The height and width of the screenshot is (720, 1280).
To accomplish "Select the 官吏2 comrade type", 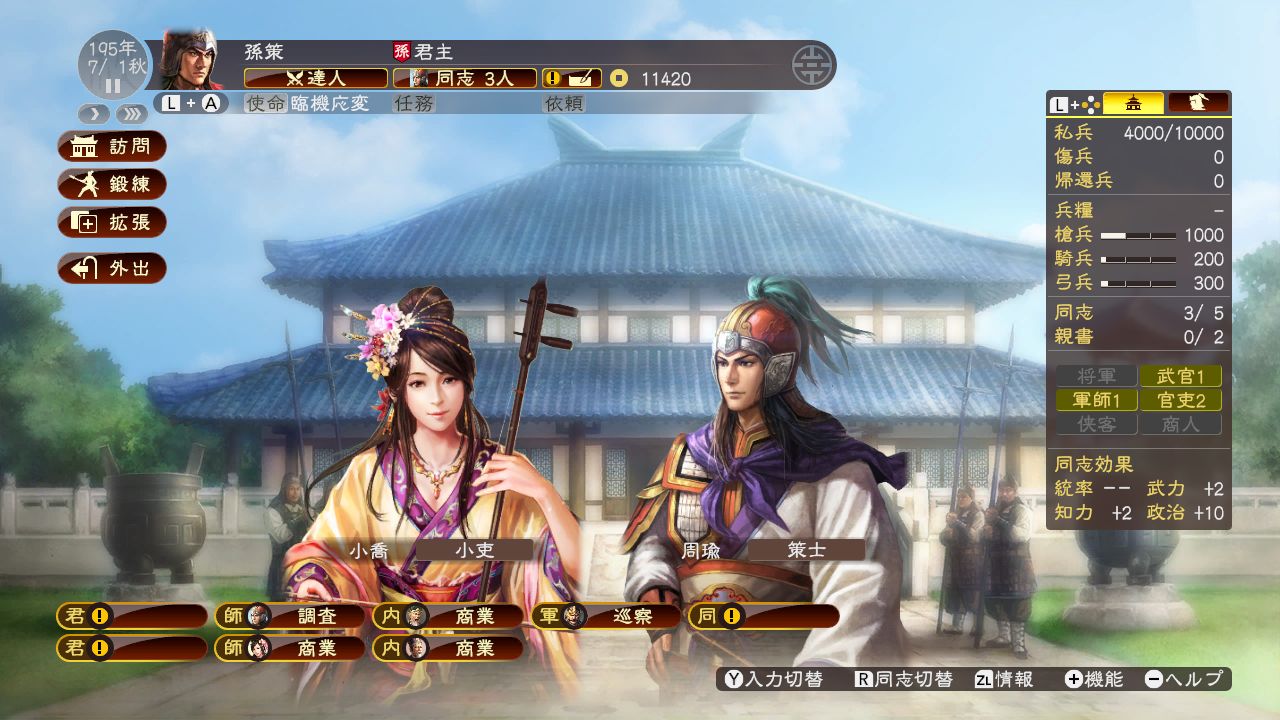I will (1180, 400).
